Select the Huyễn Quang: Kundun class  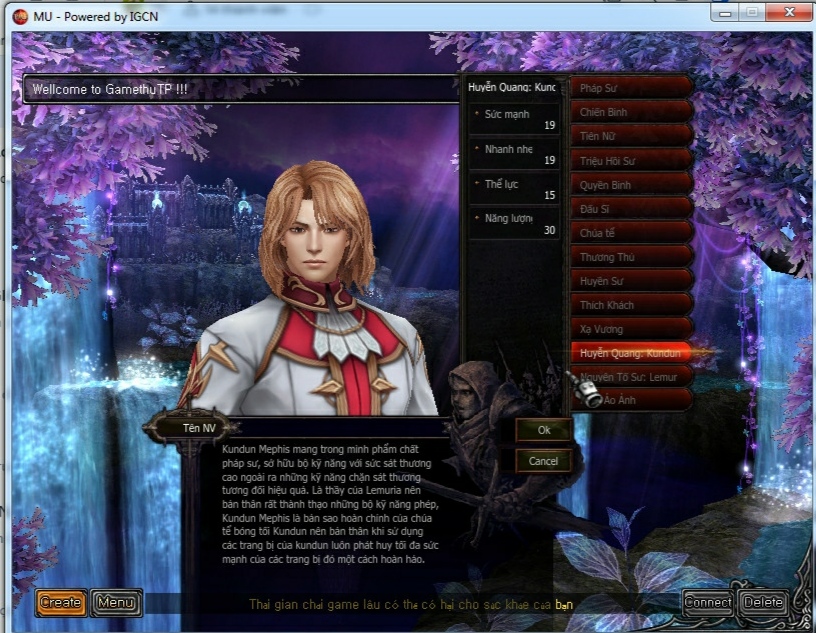pos(630,353)
